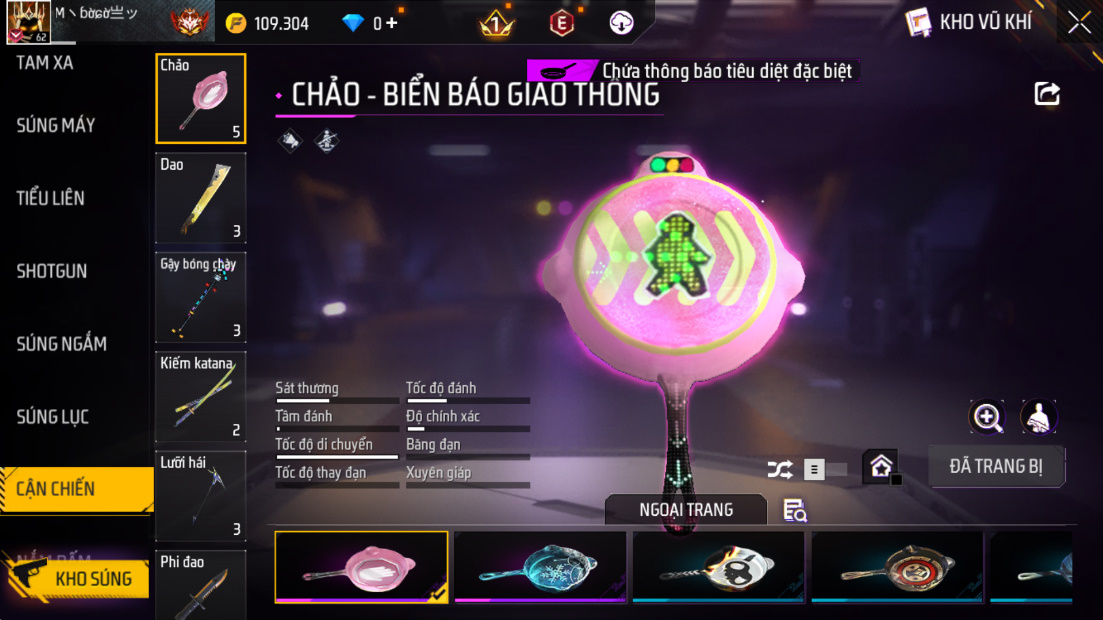The width and height of the screenshot is (1103, 620).
Task: Open the SÚNG NGẮM category
Action: coord(61,344)
